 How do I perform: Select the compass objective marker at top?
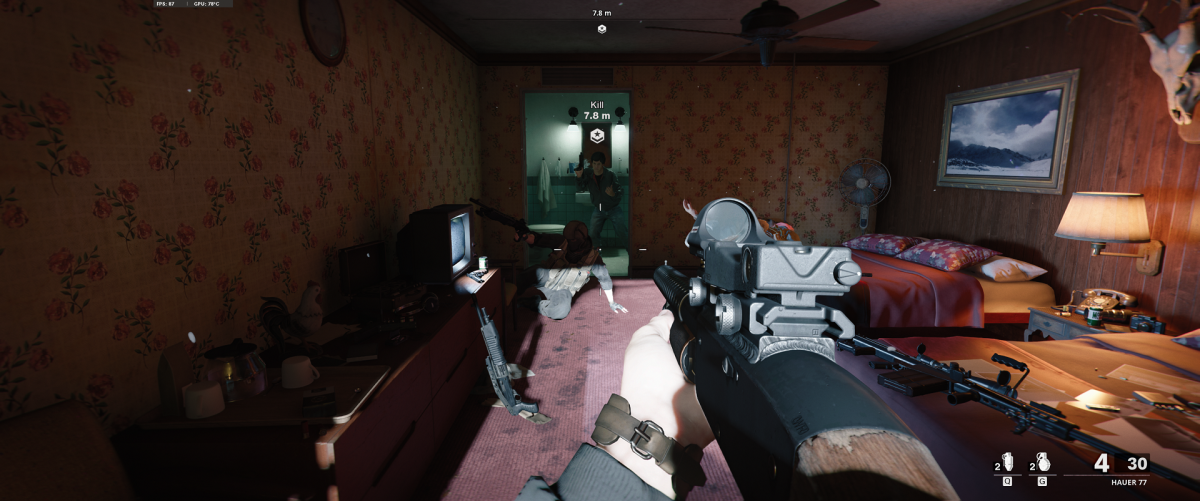601,30
